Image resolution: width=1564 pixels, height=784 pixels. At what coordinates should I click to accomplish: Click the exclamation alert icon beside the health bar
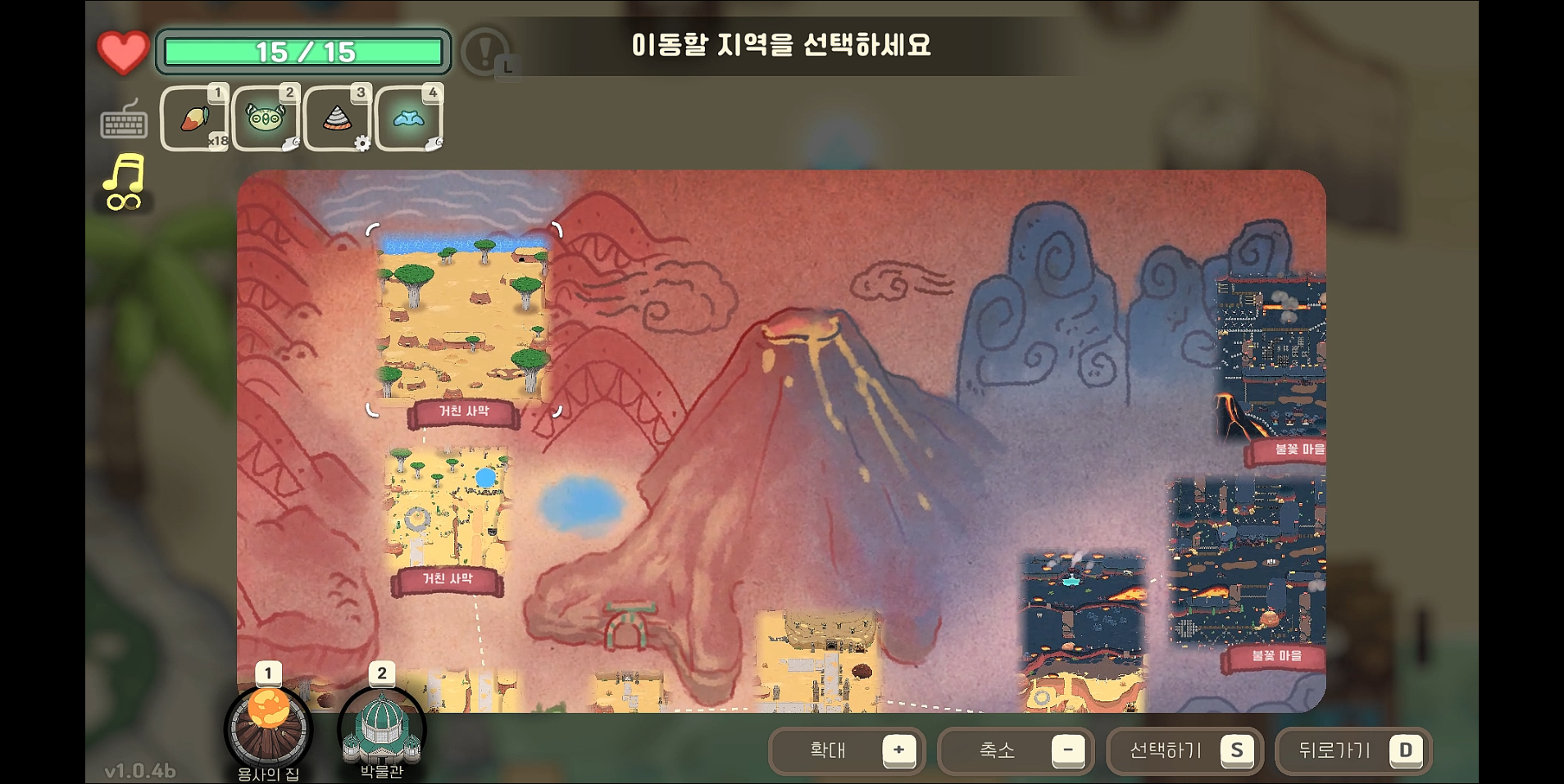tap(484, 52)
